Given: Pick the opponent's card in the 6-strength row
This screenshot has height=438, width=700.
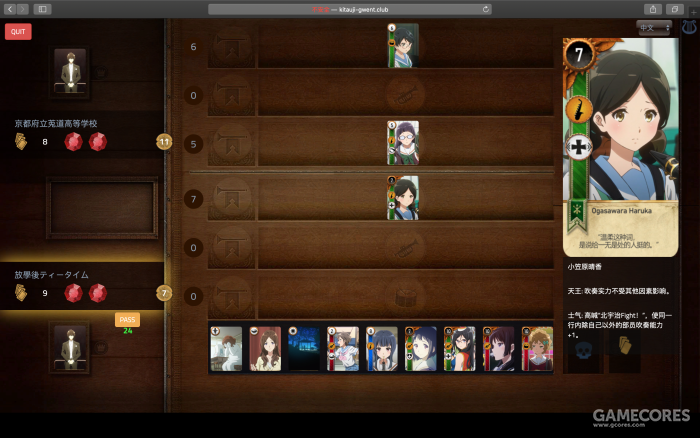Looking at the screenshot, I should [x=403, y=45].
